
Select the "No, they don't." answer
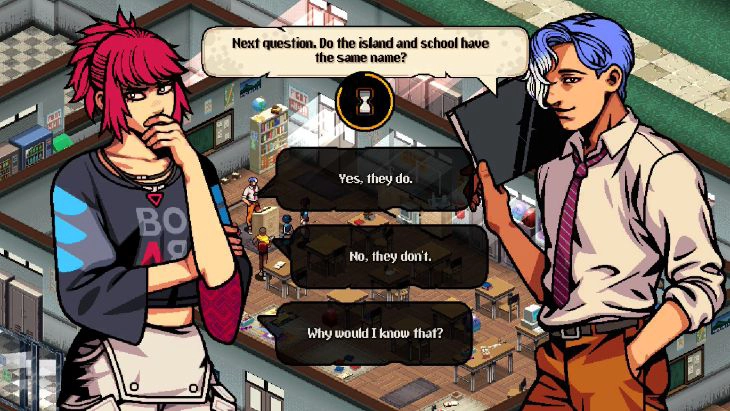coord(375,256)
